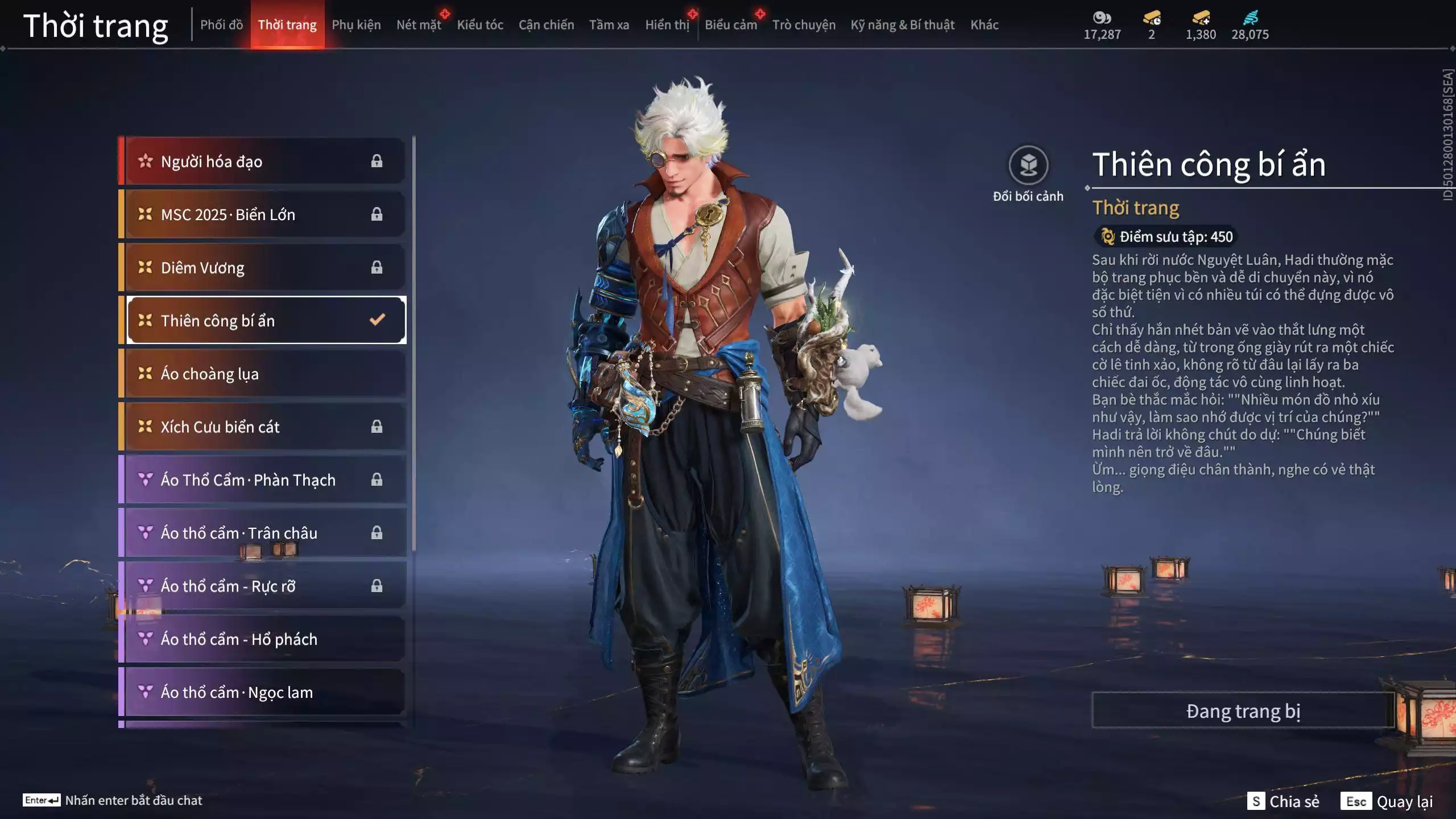Switch to the Khác tab
Image resolution: width=1456 pixels, height=819 pixels.
coord(984,25)
